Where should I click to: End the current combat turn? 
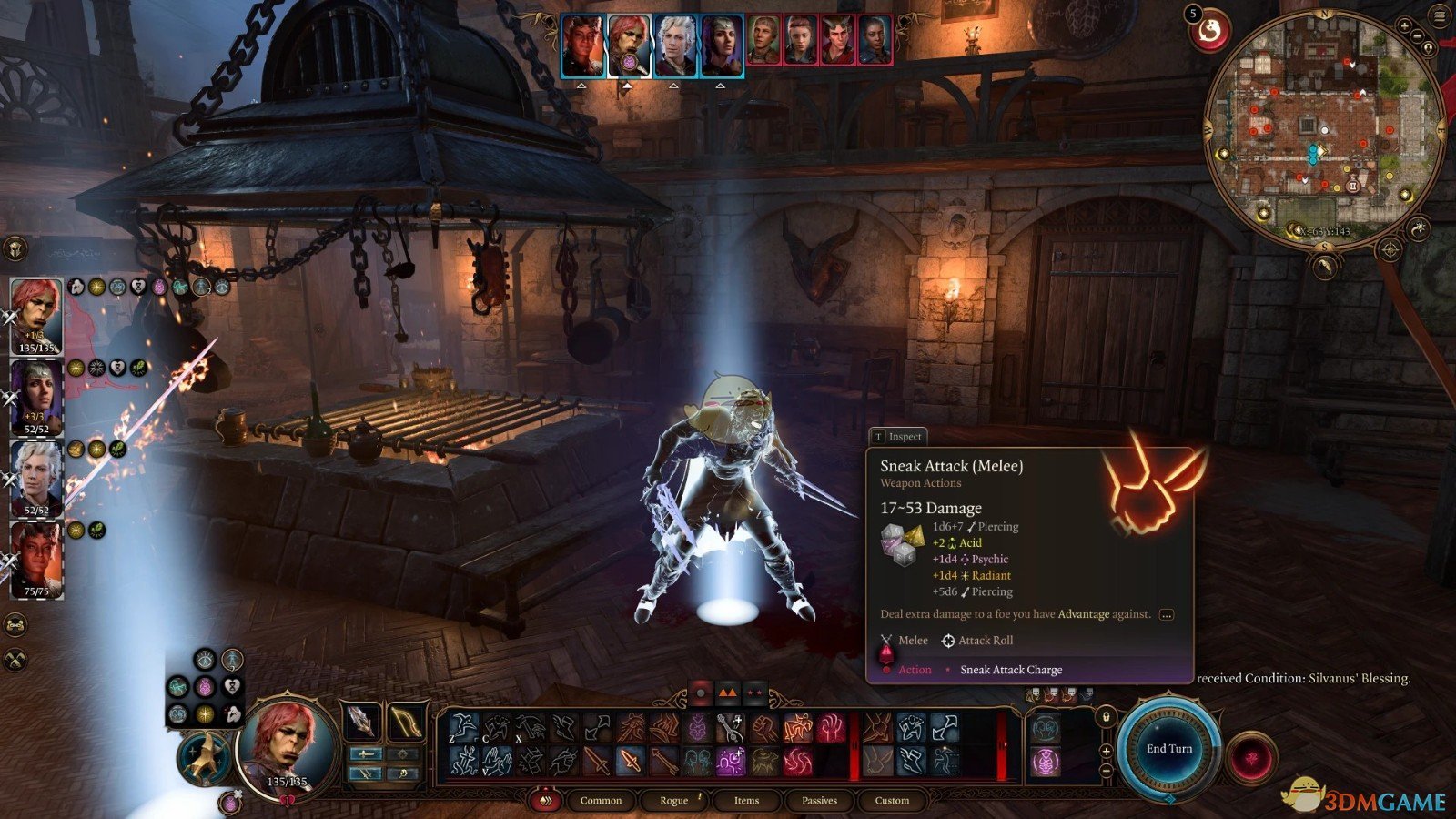1168,749
